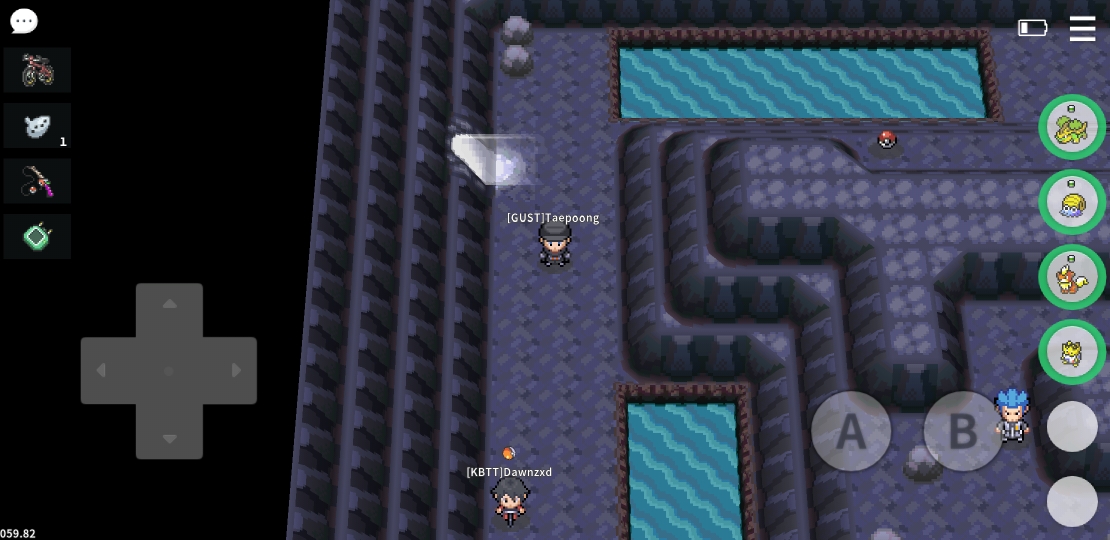
Task: Tap the on-screen A button
Action: pos(851,431)
